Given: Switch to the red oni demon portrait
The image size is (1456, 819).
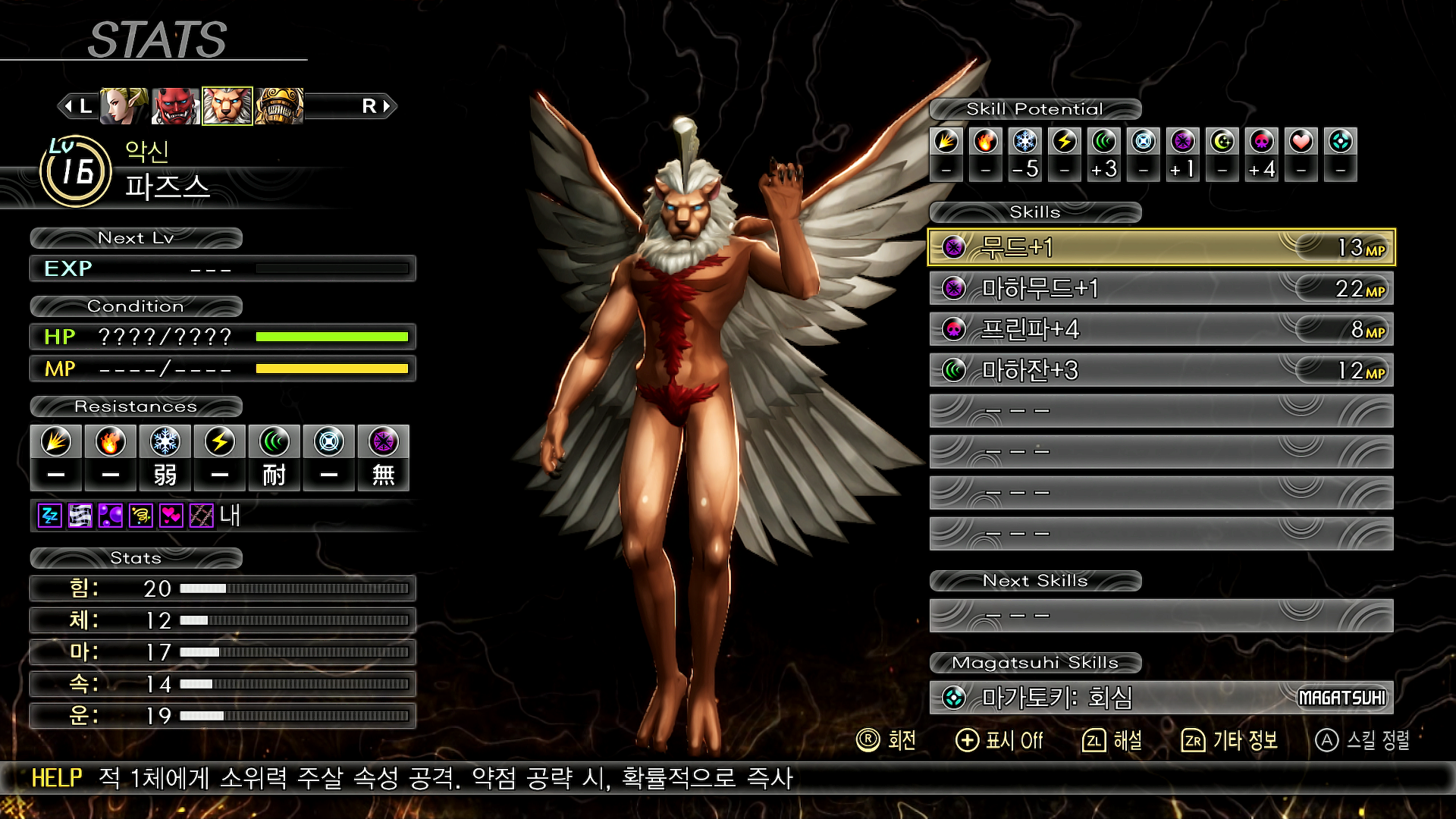Looking at the screenshot, I should pos(175,106).
